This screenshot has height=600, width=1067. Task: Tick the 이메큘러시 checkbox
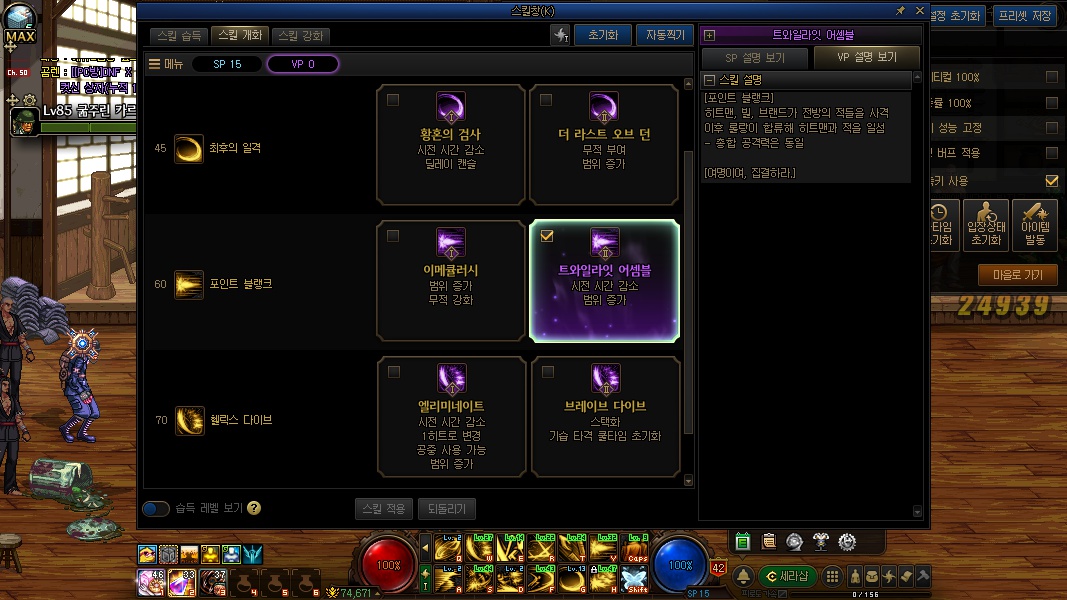[393, 236]
